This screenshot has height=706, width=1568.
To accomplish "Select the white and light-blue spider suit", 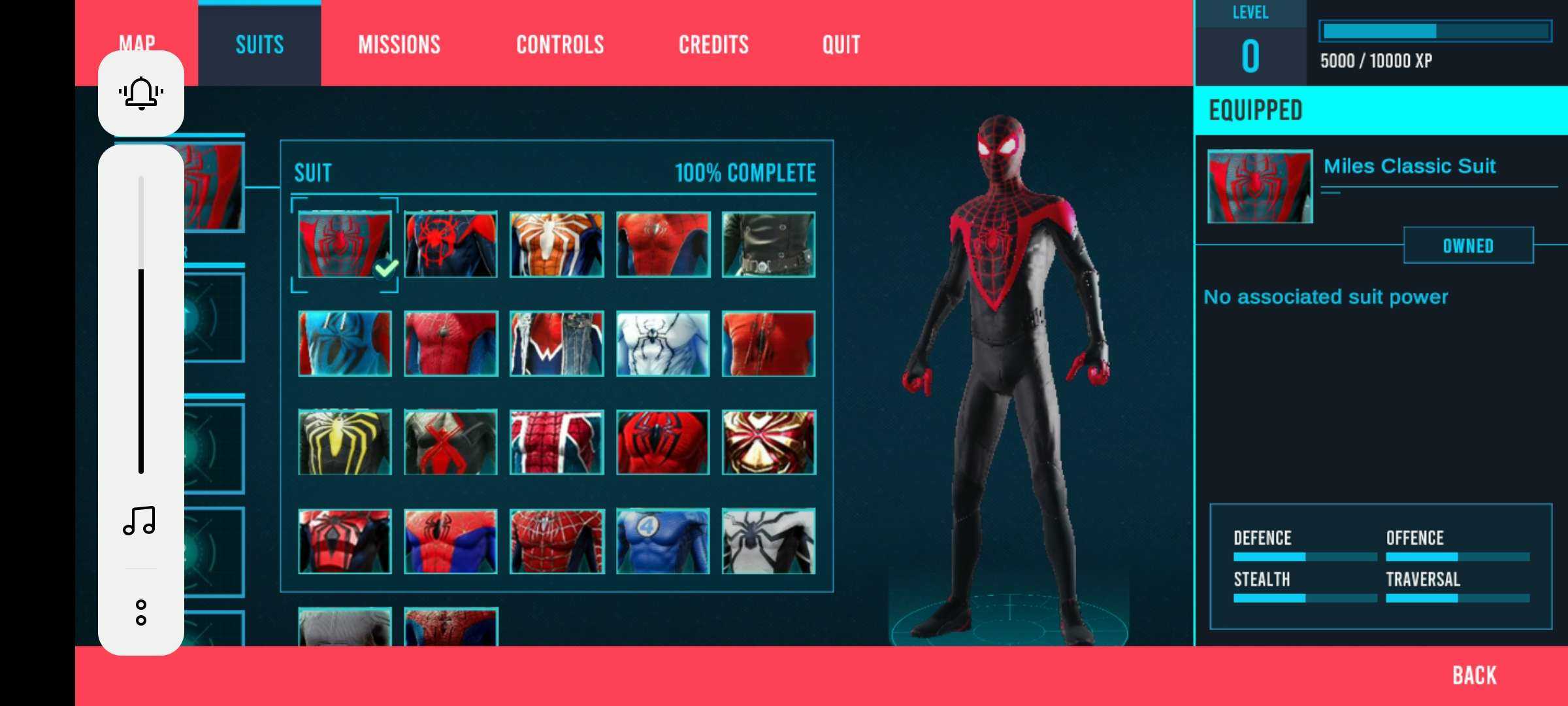I will [662, 344].
